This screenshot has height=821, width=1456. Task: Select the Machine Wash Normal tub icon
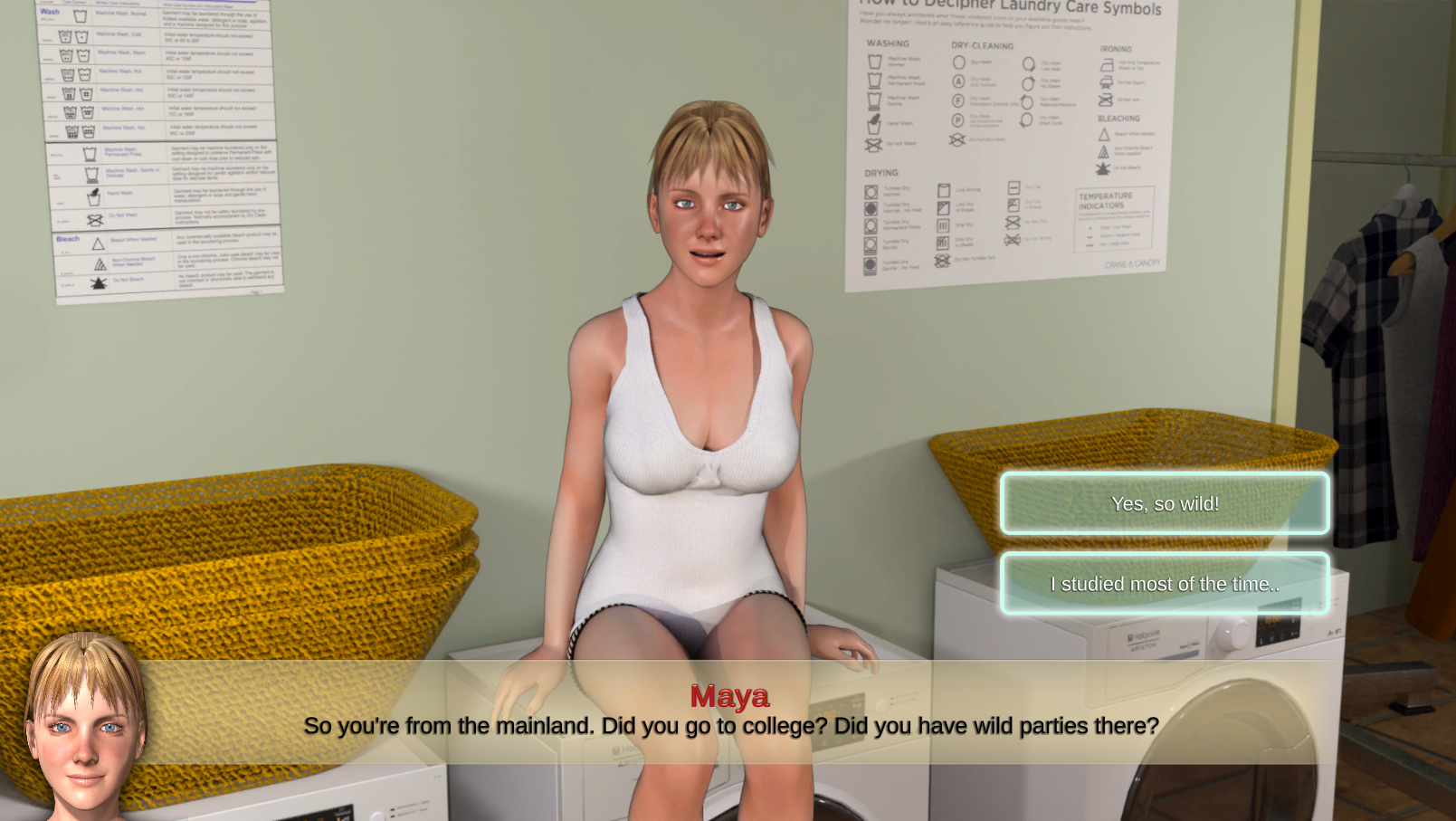coord(875,61)
